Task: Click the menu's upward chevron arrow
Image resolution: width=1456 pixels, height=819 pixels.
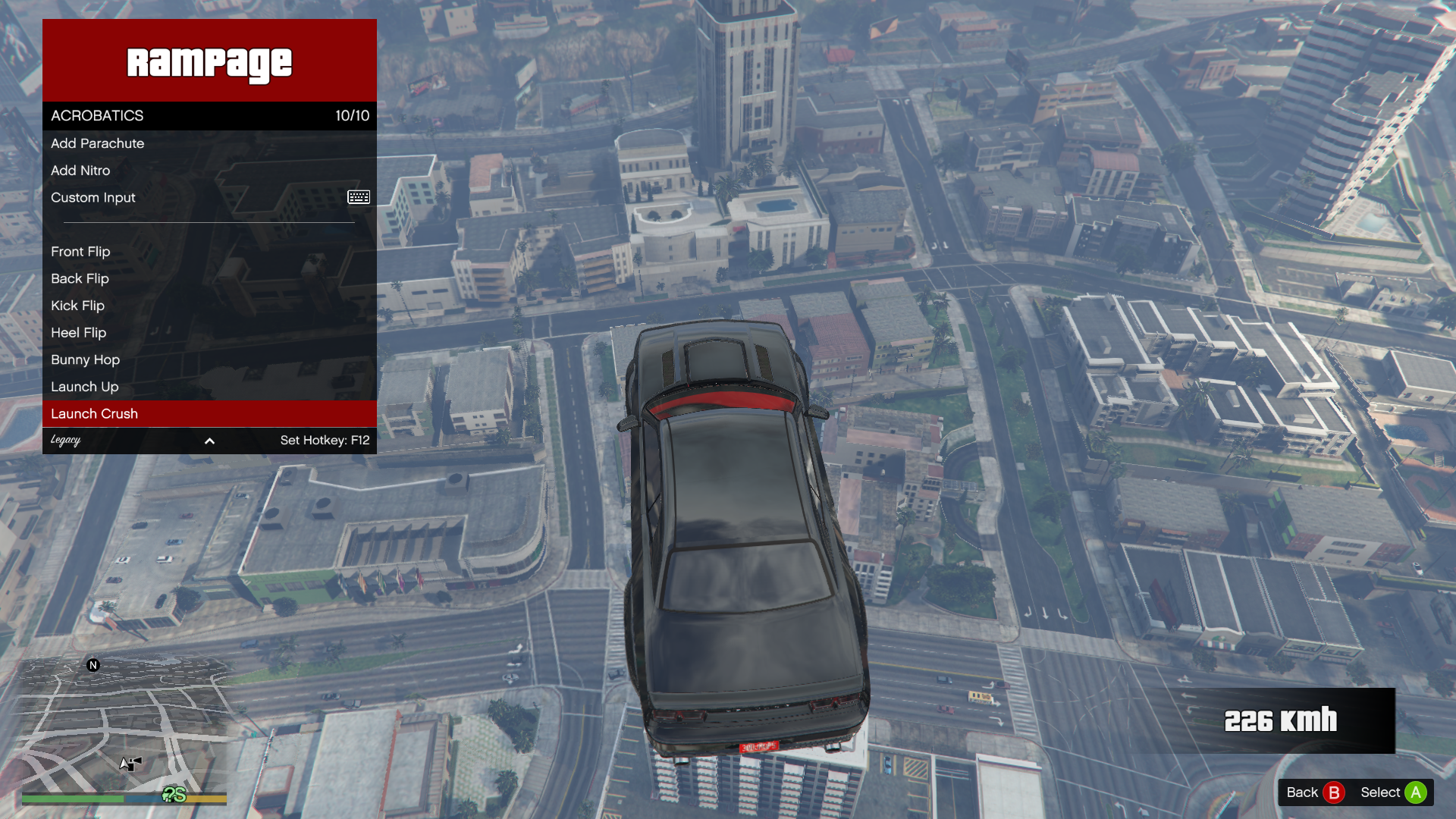Action: click(209, 441)
